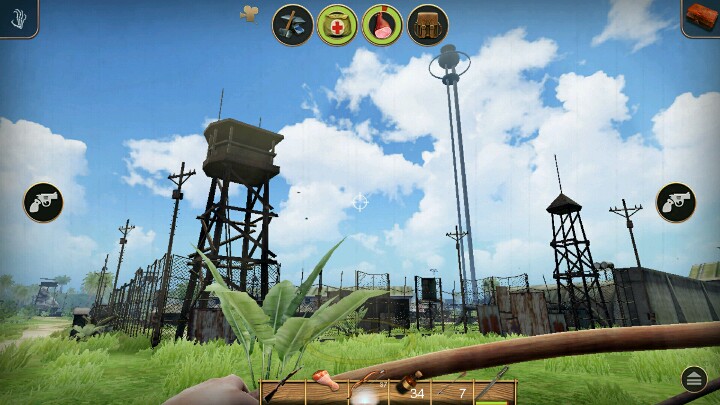The width and height of the screenshot is (720, 405).
Task: Select the arrow hotbar slot
Action: [453, 390]
